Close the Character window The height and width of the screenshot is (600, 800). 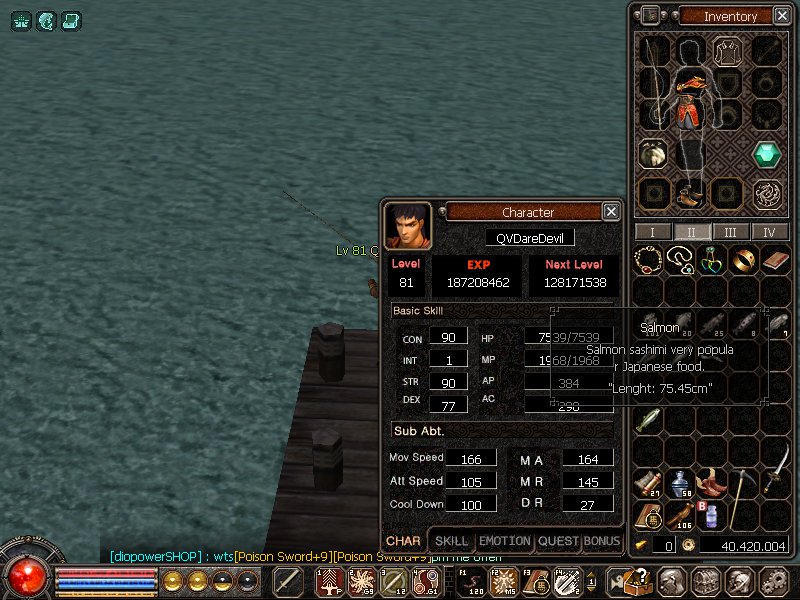pyautogui.click(x=610, y=211)
